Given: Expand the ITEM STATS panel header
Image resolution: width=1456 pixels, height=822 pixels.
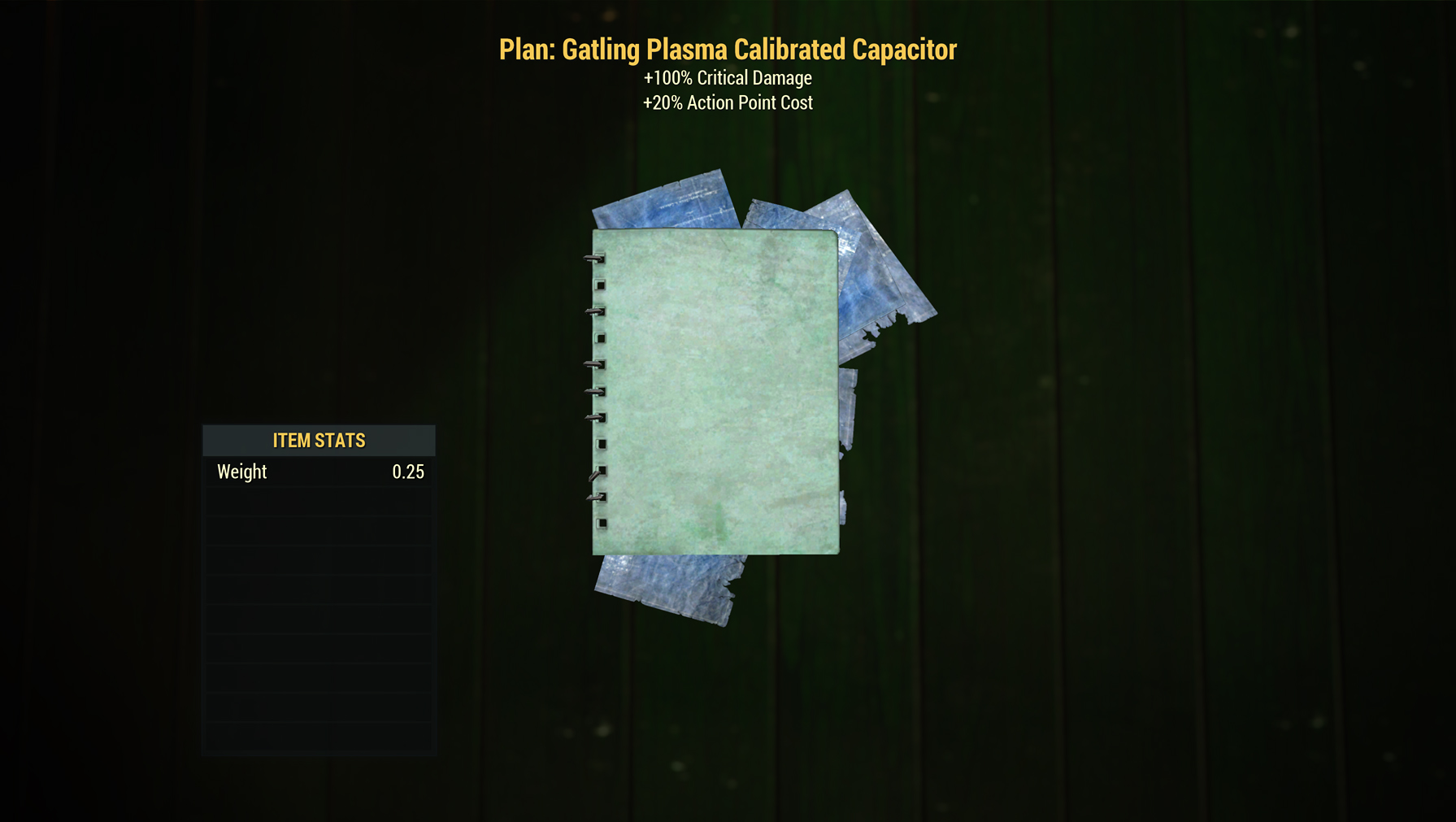Looking at the screenshot, I should click(x=318, y=440).
